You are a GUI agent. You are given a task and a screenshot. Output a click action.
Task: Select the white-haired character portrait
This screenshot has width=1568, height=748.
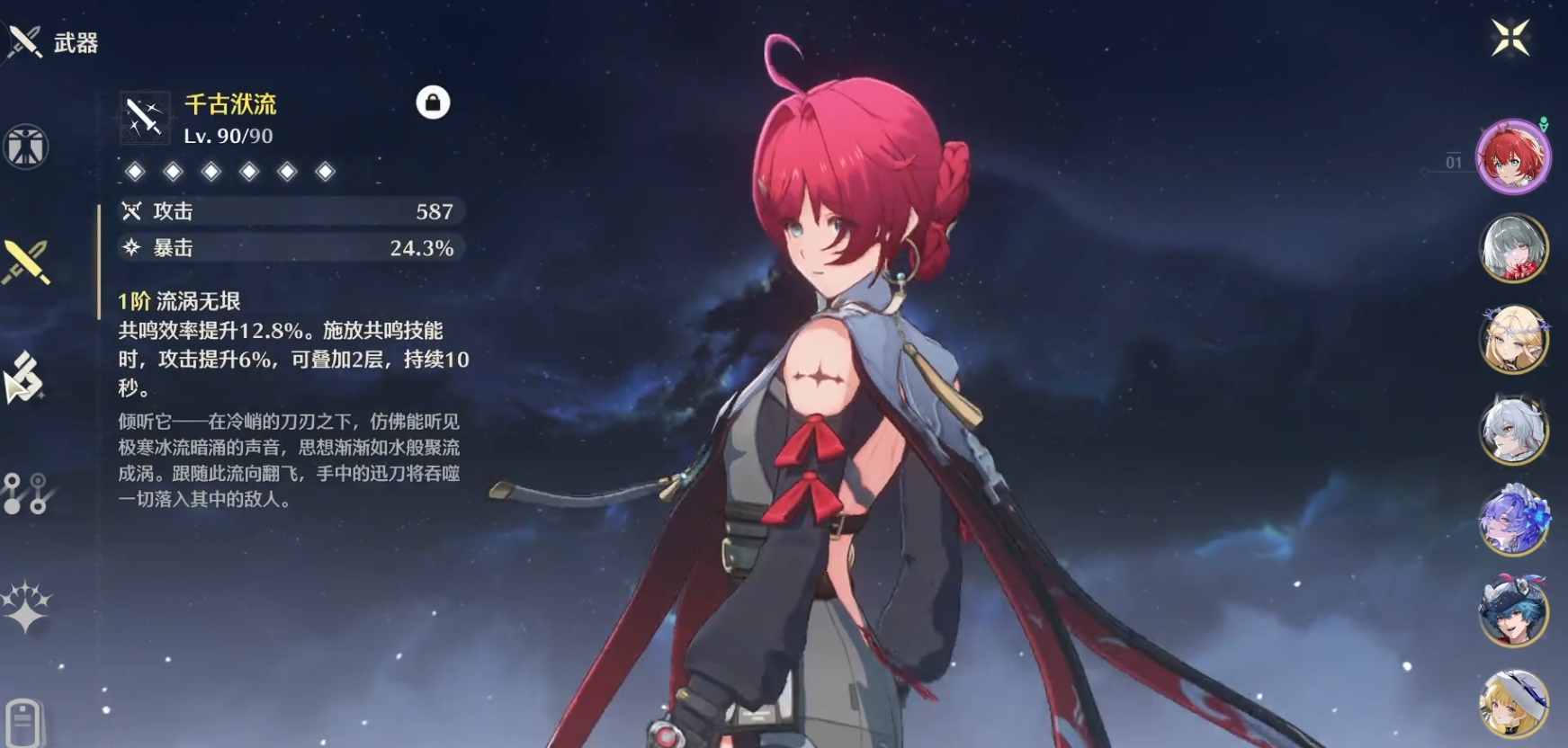tap(1514, 430)
